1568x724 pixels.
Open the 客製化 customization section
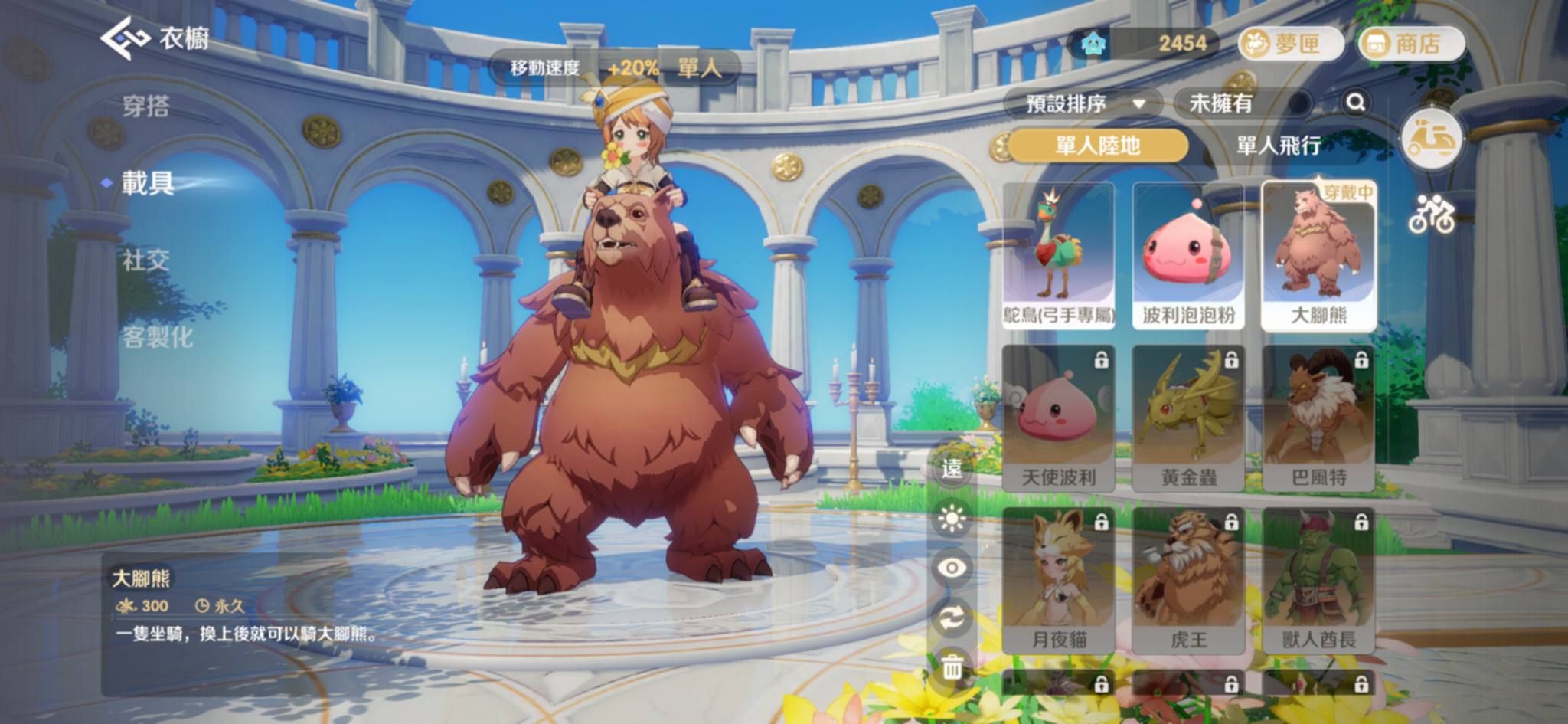point(158,337)
